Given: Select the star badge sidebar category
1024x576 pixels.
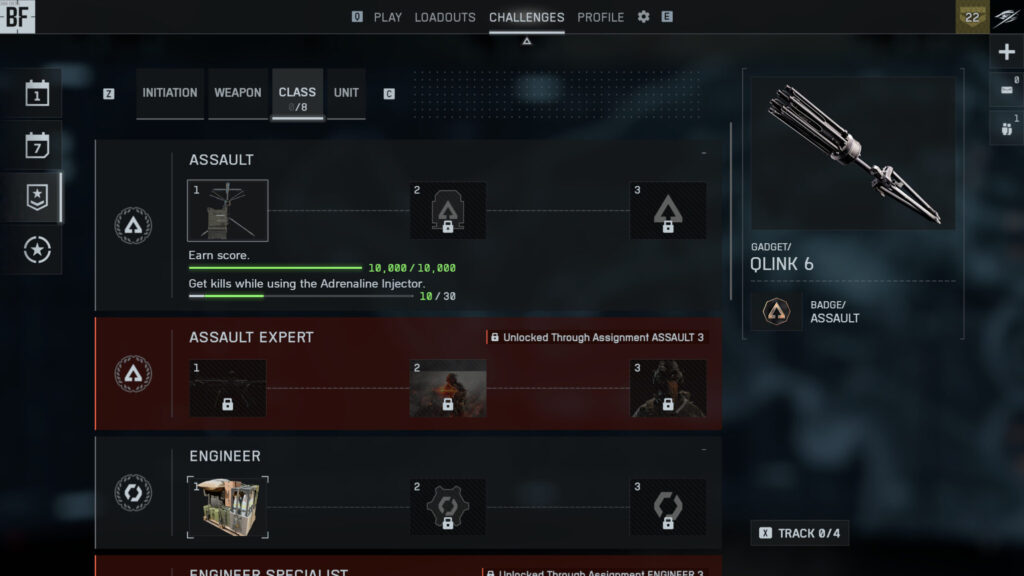Looking at the screenshot, I should click(38, 197).
